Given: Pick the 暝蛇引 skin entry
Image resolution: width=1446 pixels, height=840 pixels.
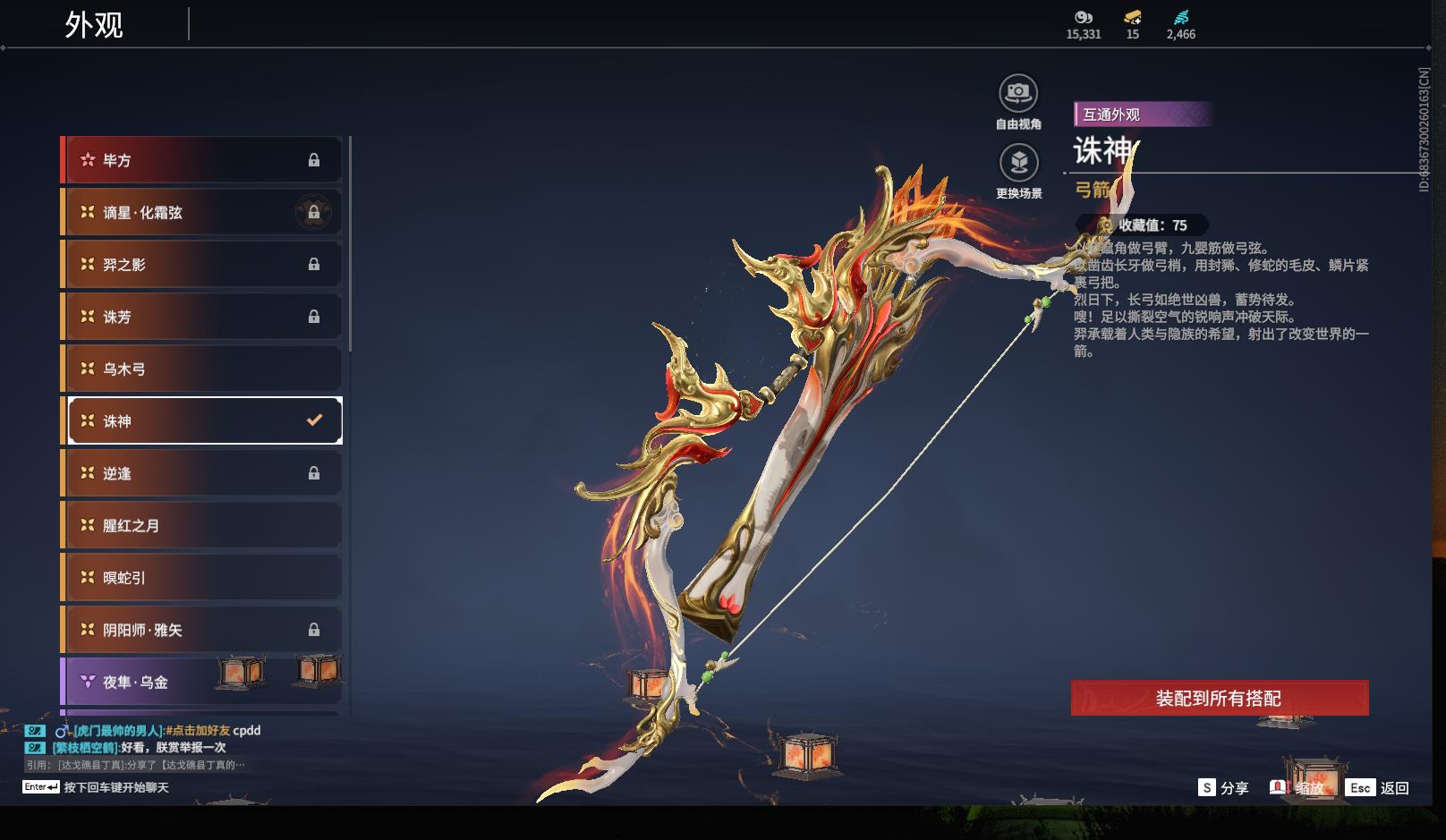Looking at the screenshot, I should point(201,577).
